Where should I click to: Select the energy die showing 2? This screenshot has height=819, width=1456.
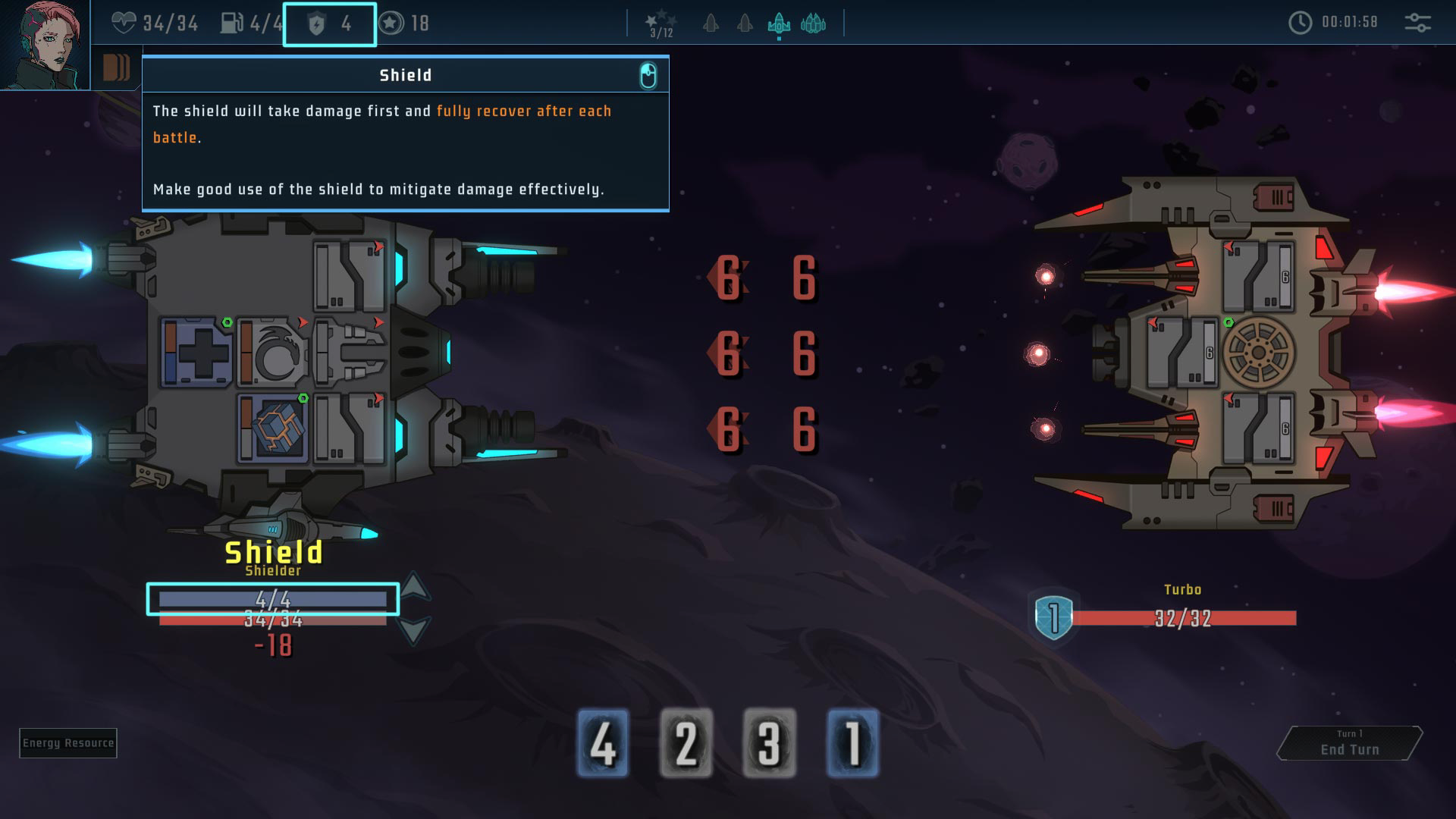(686, 743)
